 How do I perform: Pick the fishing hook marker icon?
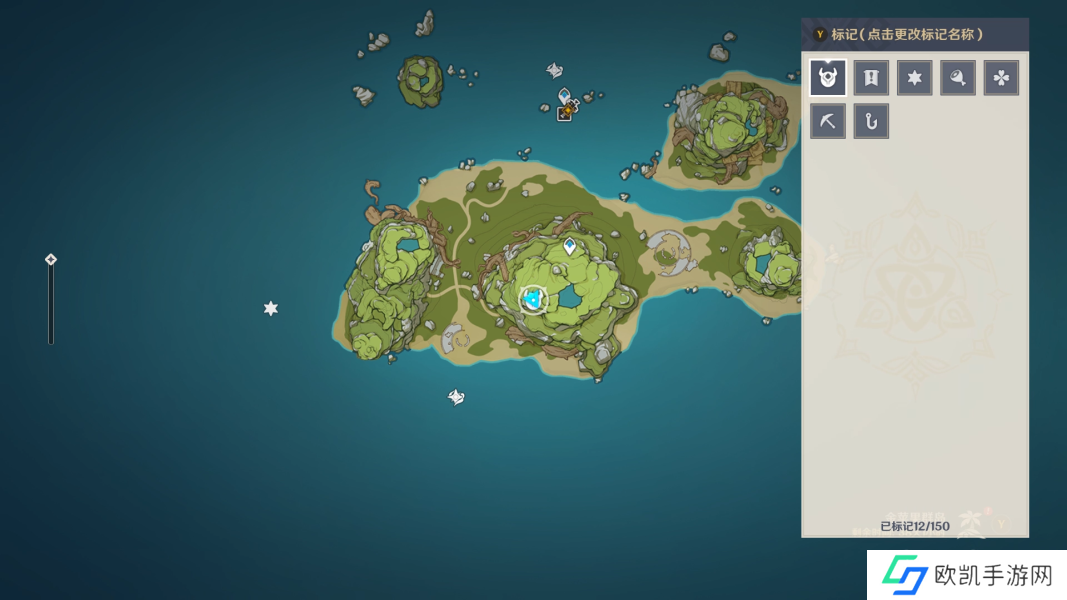point(871,121)
